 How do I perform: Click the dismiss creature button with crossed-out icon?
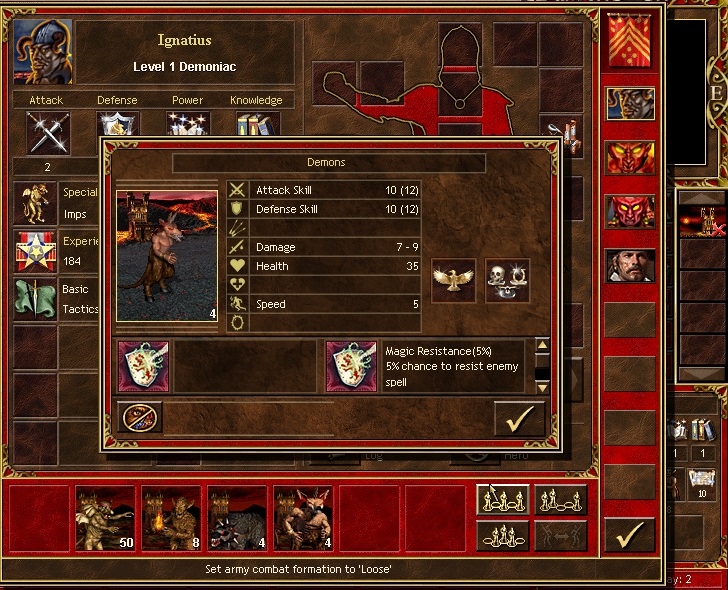pyautogui.click(x=140, y=417)
